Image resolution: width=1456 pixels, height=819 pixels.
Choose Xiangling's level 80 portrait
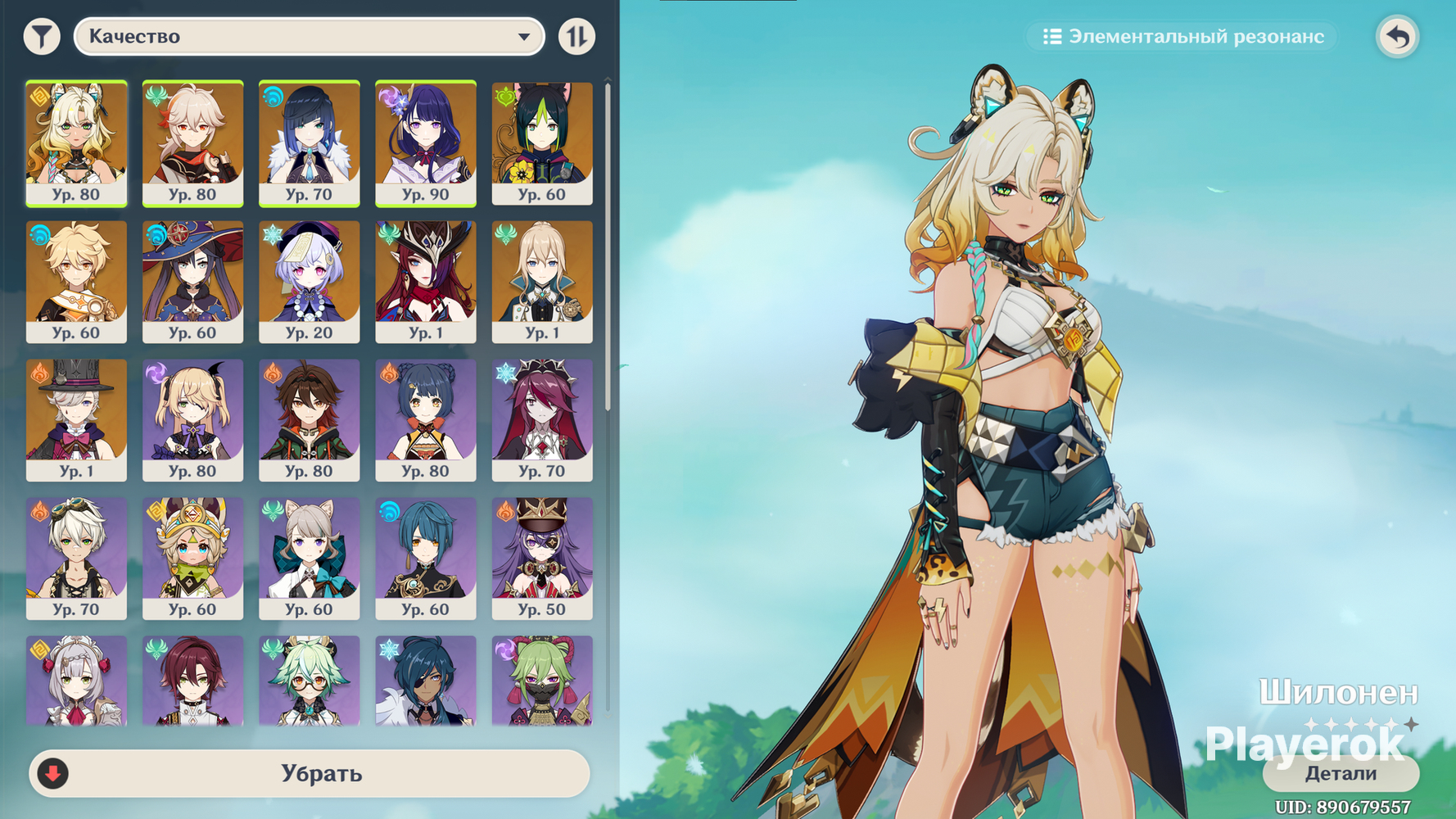[425, 419]
